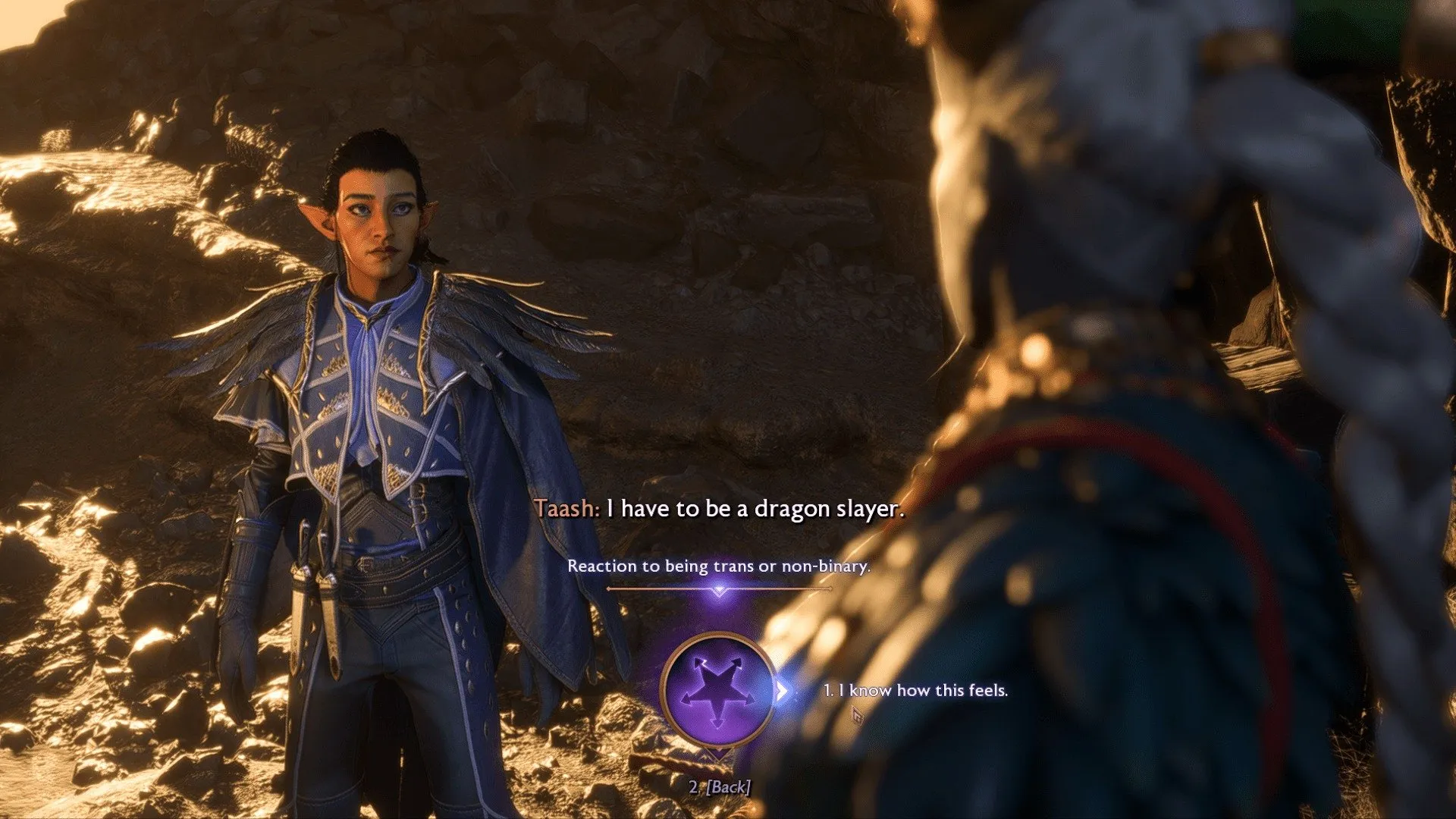Choose the reply "I know how this feels."
Viewport: 1456px width, 819px height.
915,691
